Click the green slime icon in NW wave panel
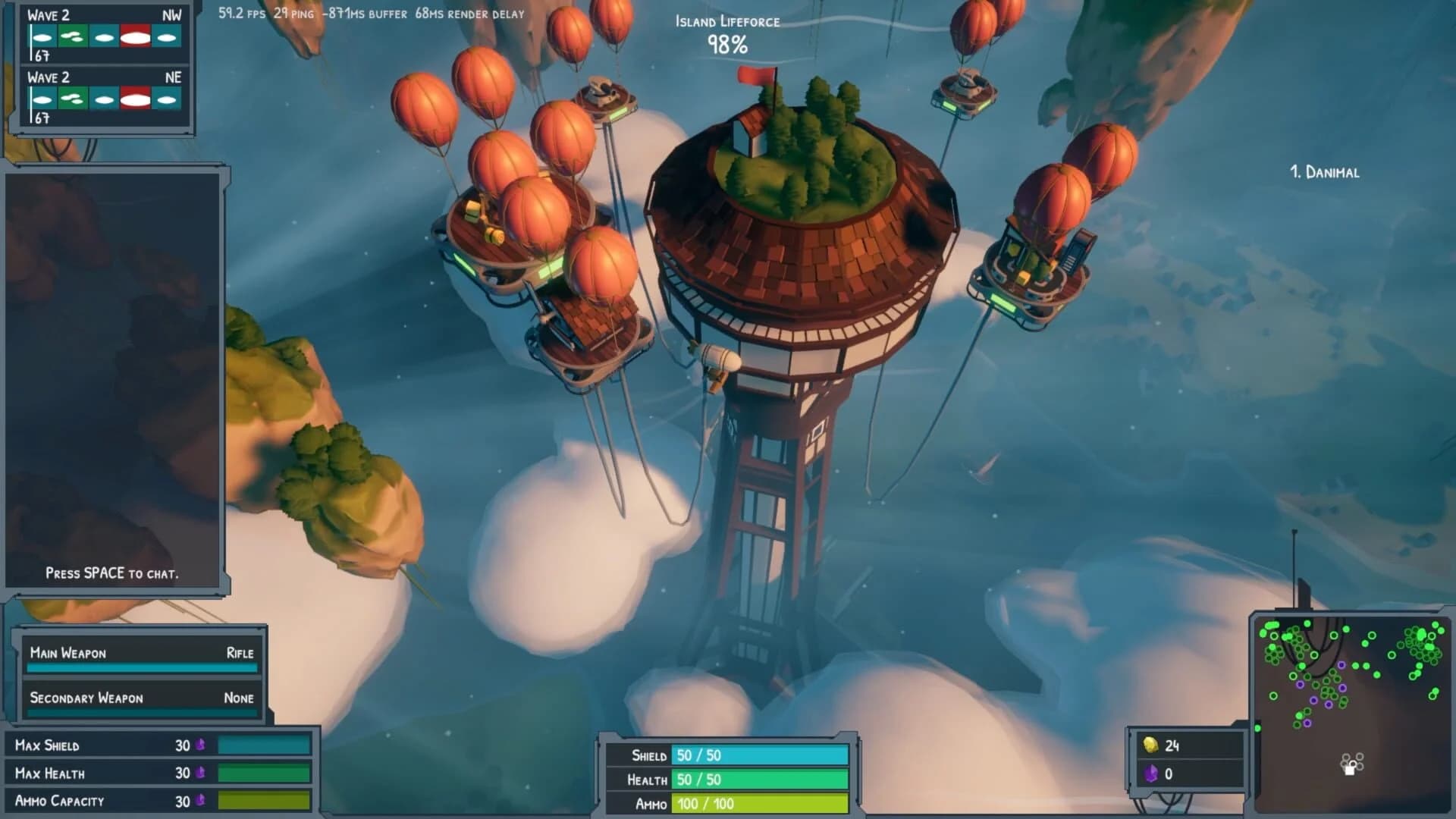 (x=73, y=36)
